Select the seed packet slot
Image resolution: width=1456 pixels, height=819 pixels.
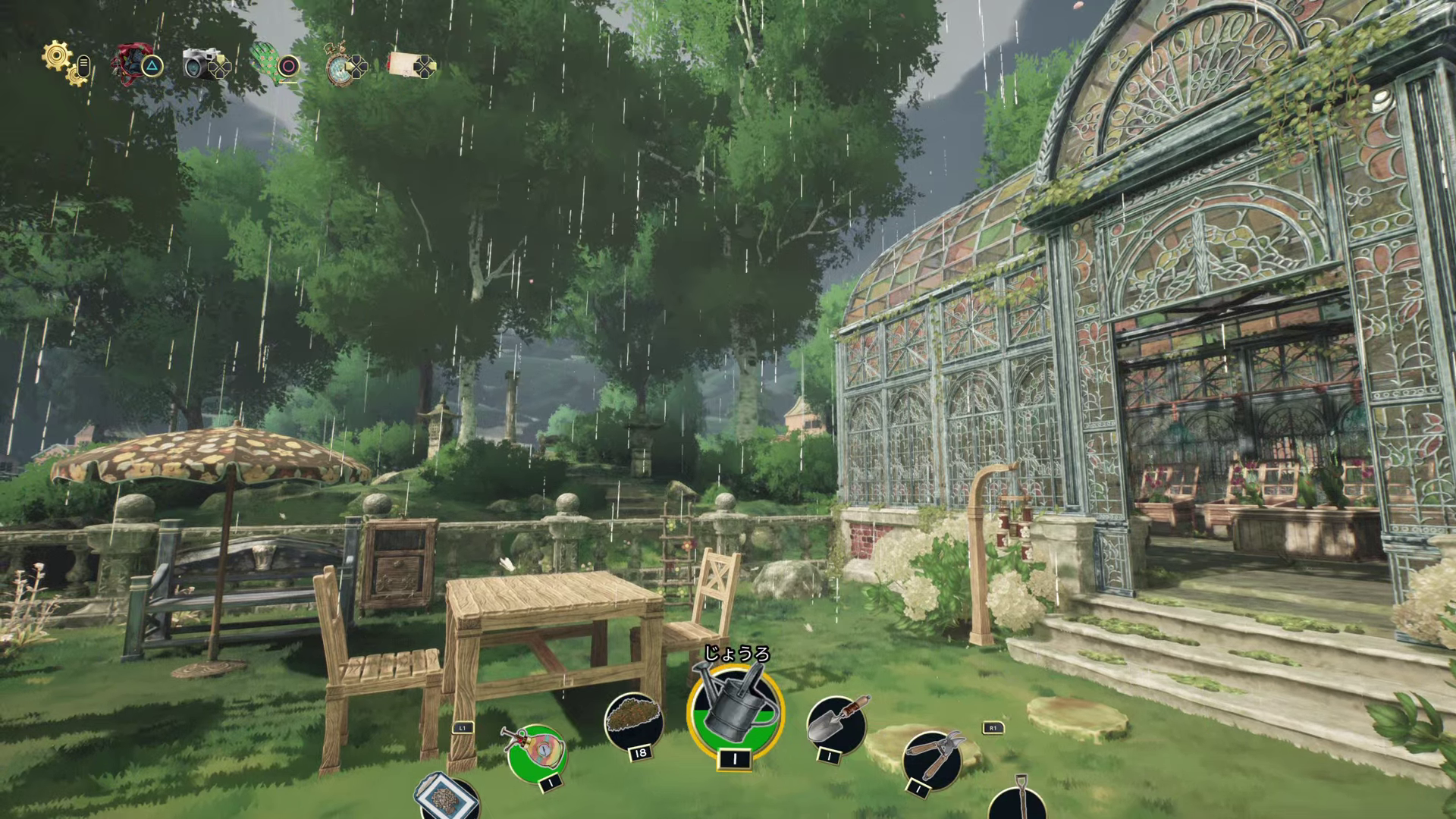click(447, 795)
